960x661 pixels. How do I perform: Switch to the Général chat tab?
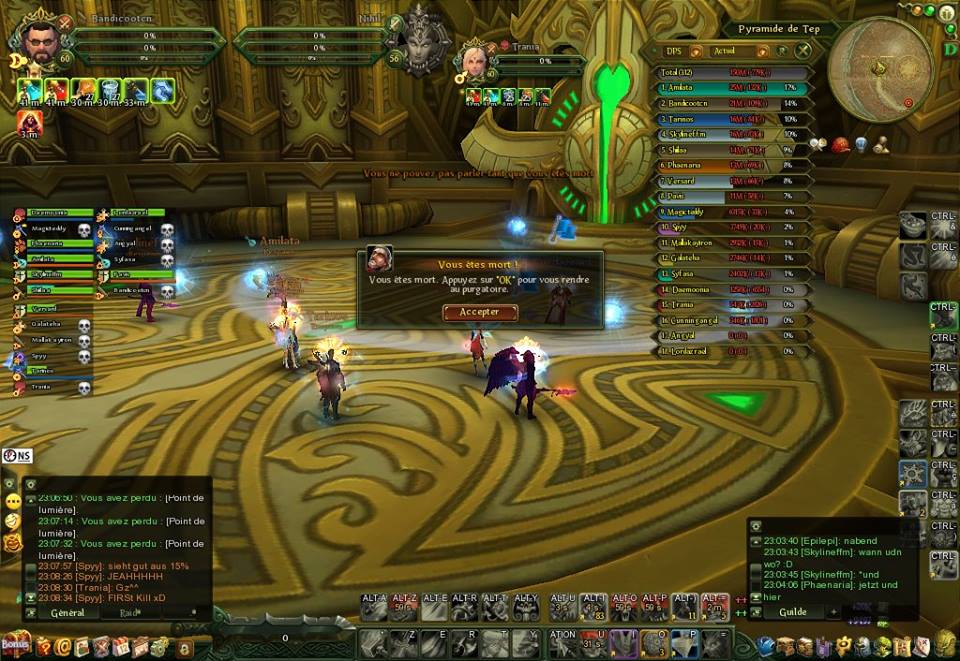click(x=67, y=612)
